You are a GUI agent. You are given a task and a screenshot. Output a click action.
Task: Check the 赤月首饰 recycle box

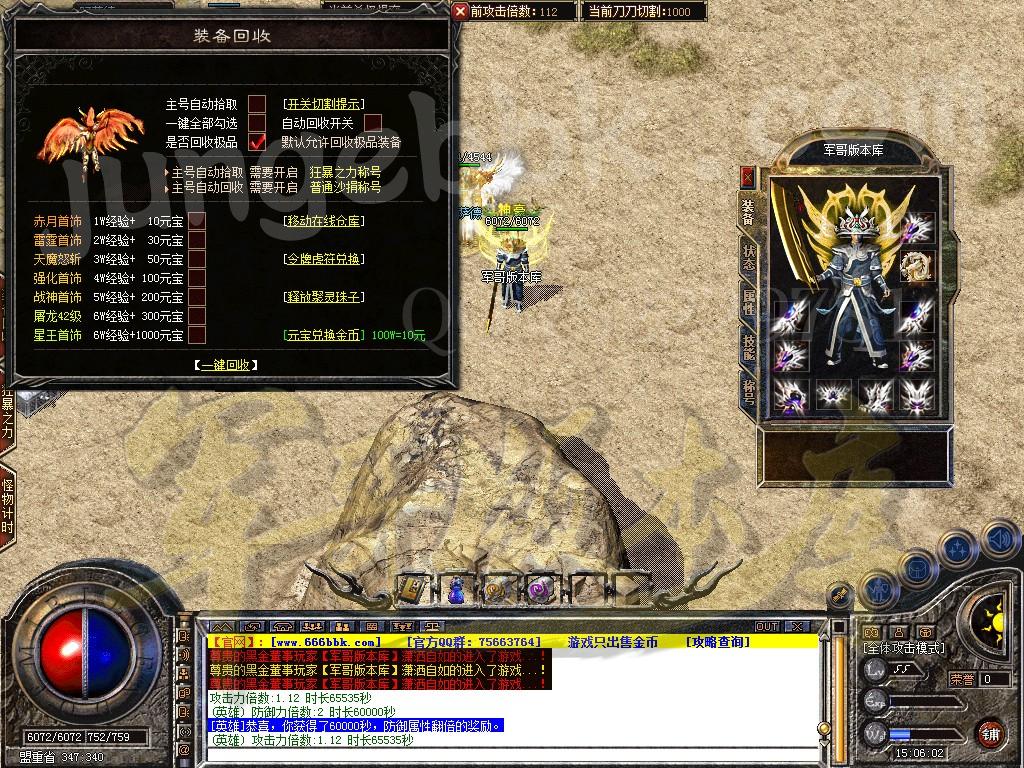coord(197,221)
